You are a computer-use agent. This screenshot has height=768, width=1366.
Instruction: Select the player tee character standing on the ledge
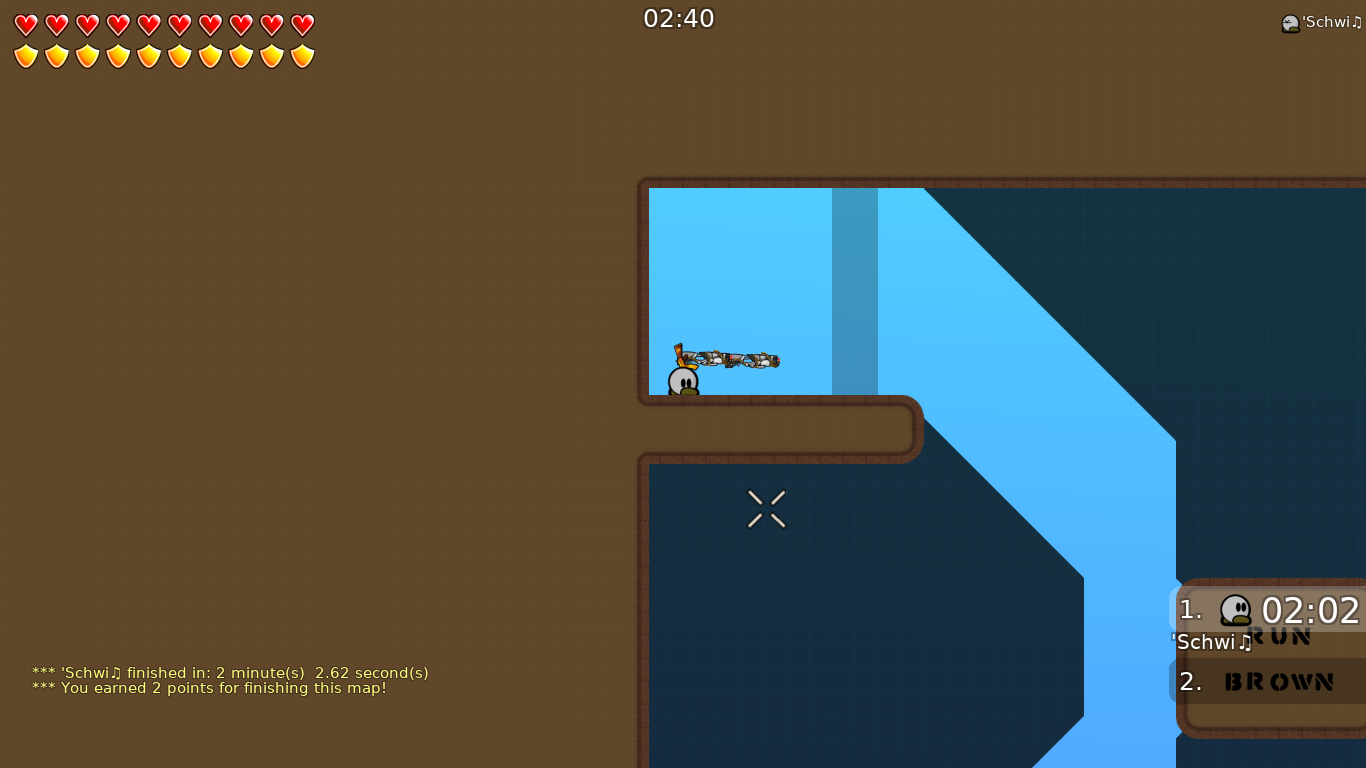681,381
